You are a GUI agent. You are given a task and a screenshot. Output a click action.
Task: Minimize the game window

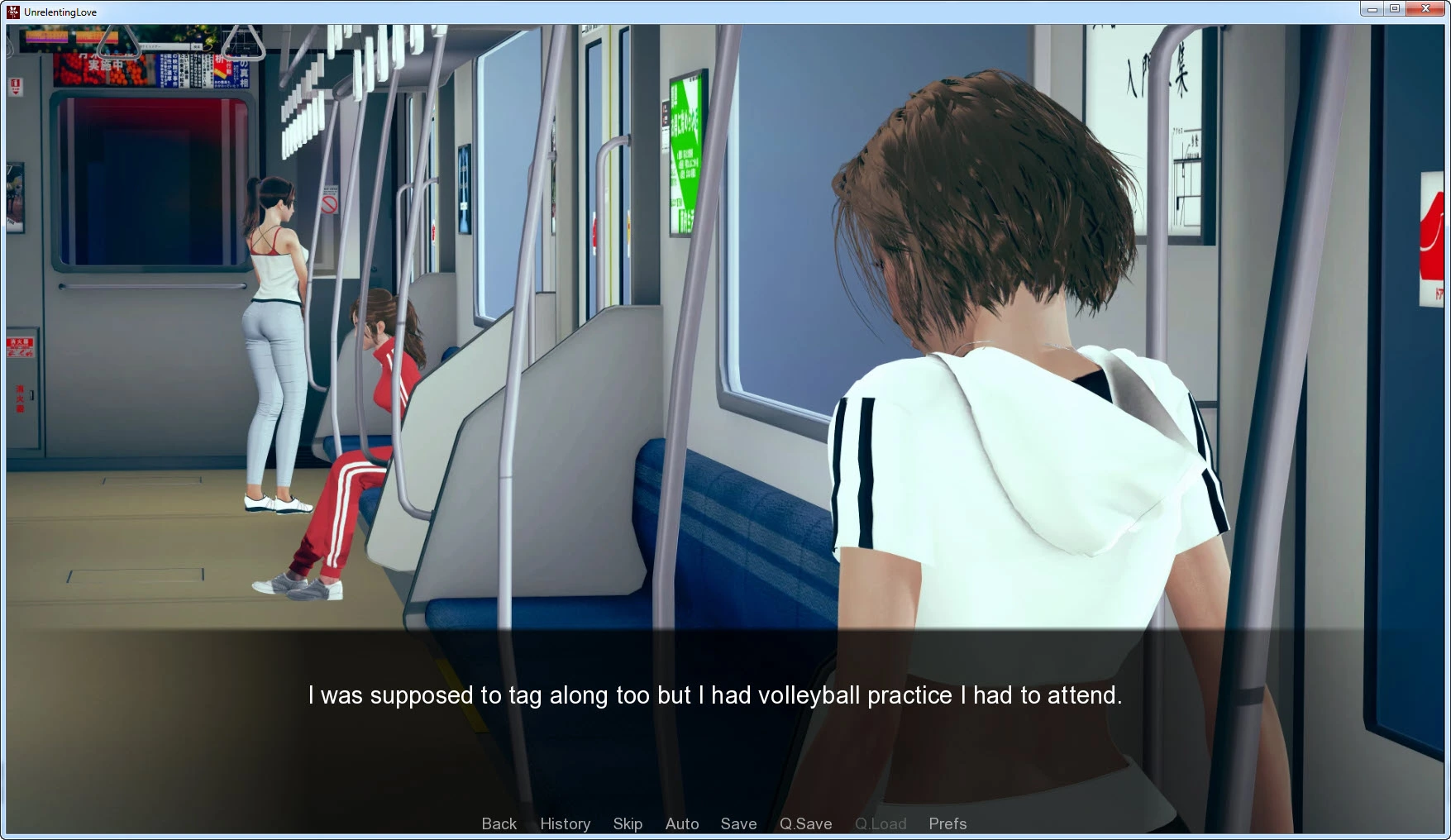click(x=1372, y=9)
